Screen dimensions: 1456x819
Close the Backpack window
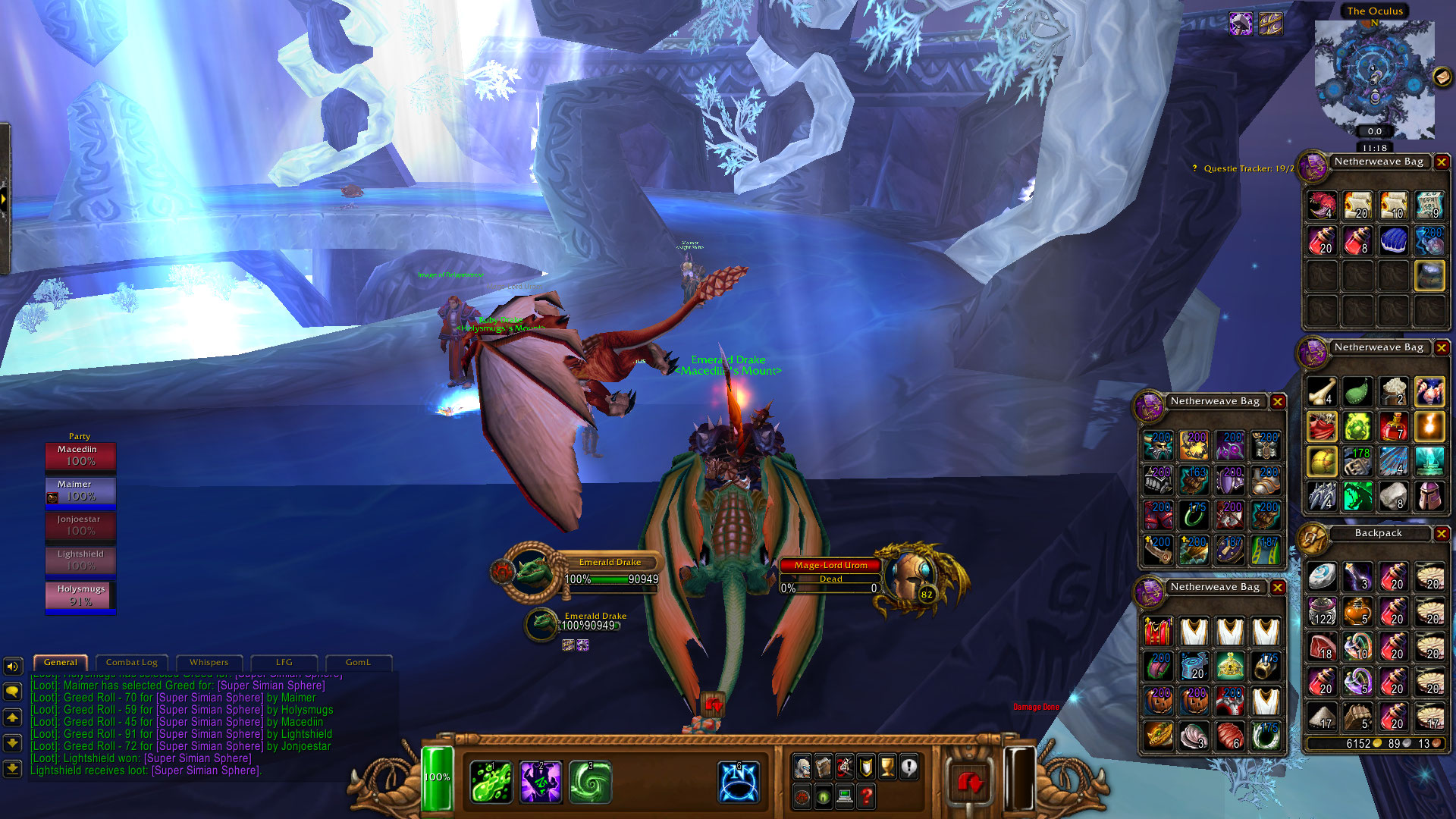click(1442, 534)
